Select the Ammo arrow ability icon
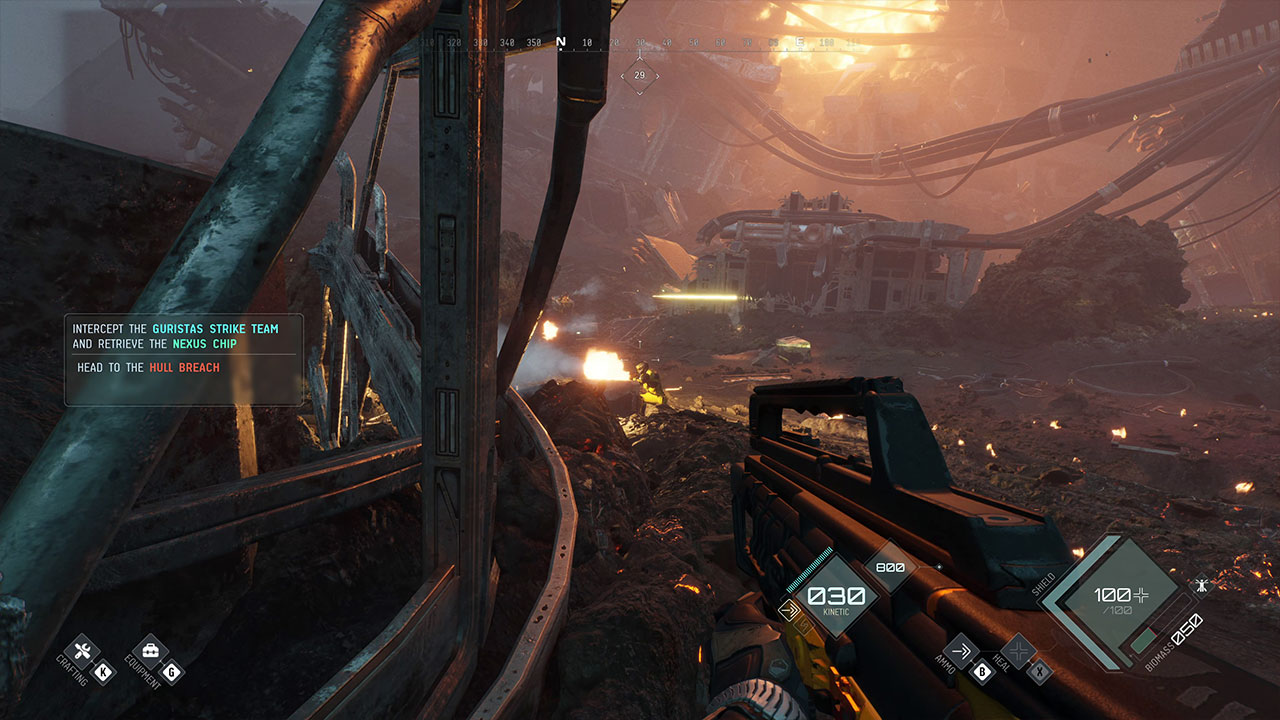Screen dimensions: 1280x720 pos(962,652)
